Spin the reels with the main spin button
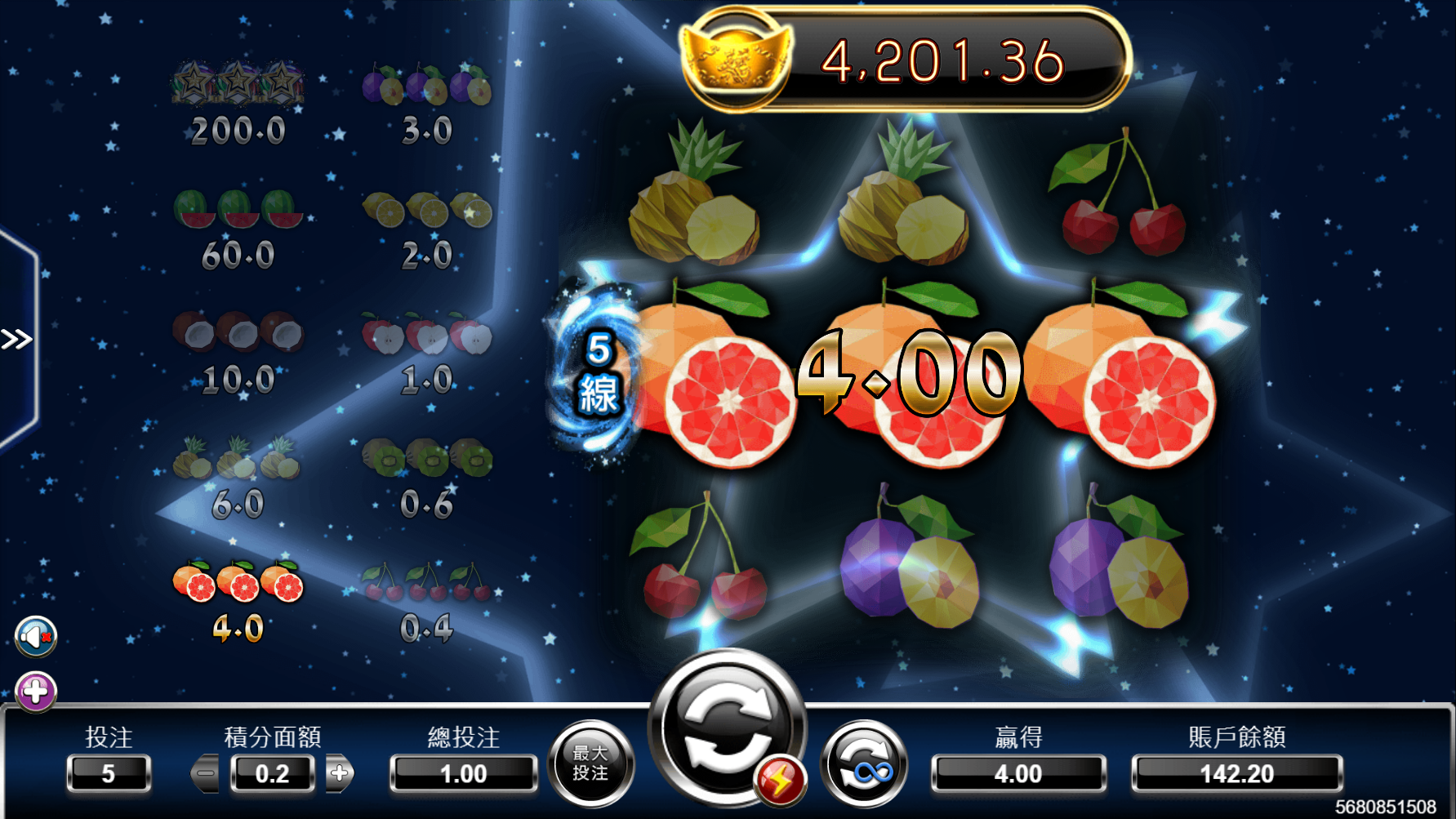Screen dimensions: 1456x819 725,723
